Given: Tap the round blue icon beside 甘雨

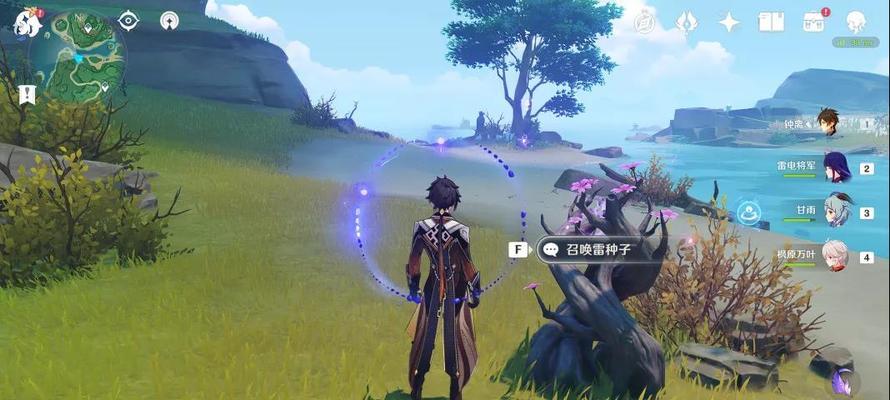Looking at the screenshot, I should (x=749, y=212).
